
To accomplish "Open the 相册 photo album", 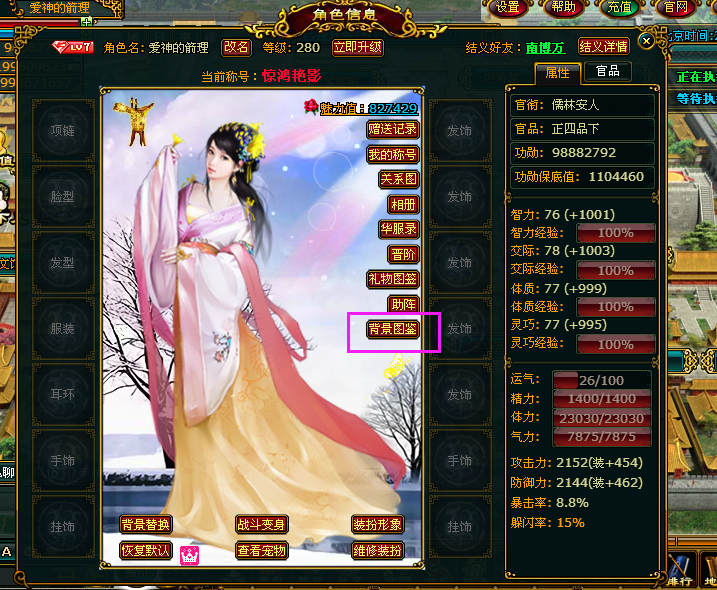I will [x=402, y=204].
